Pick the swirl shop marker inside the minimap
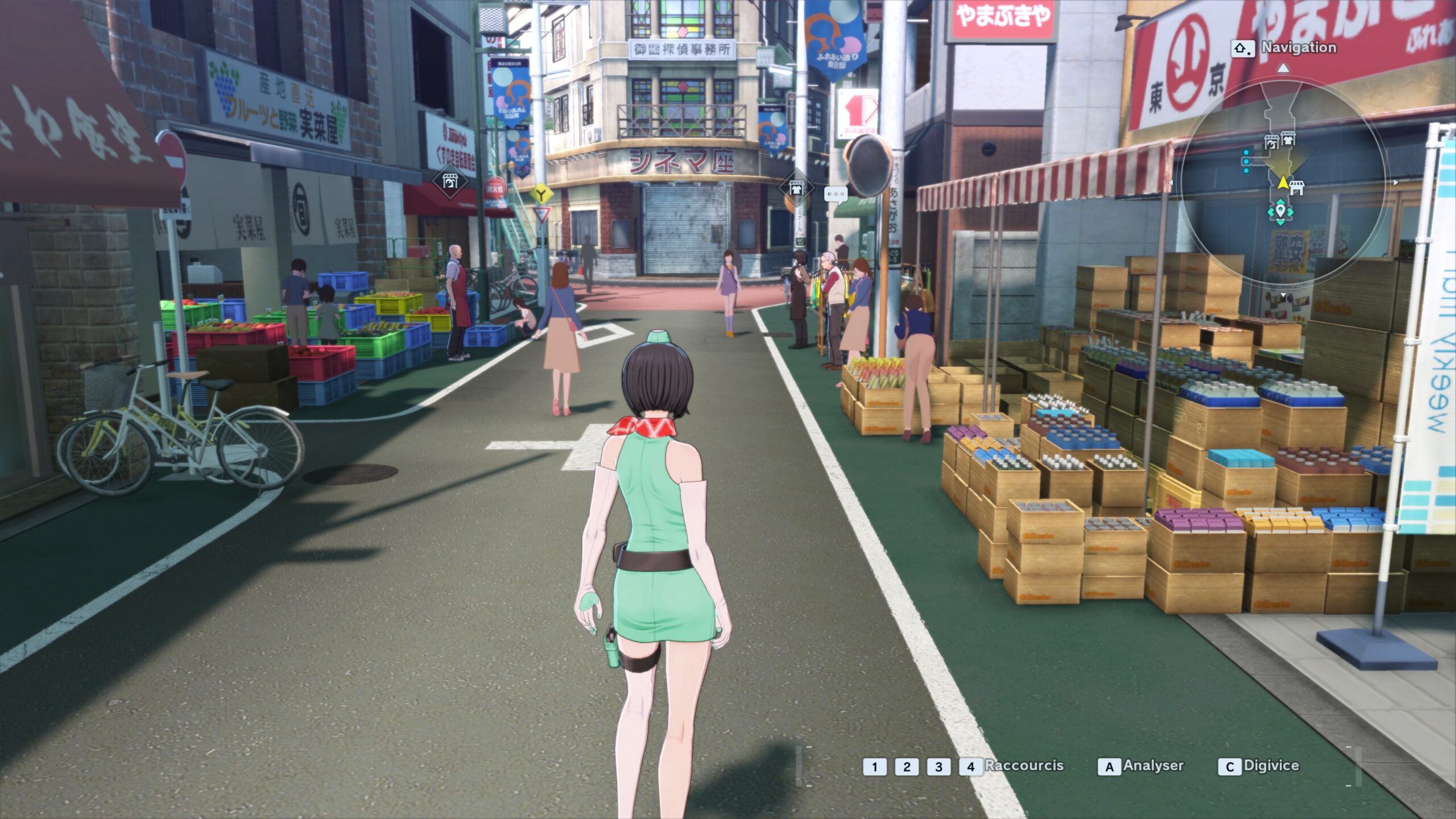 tap(1271, 142)
